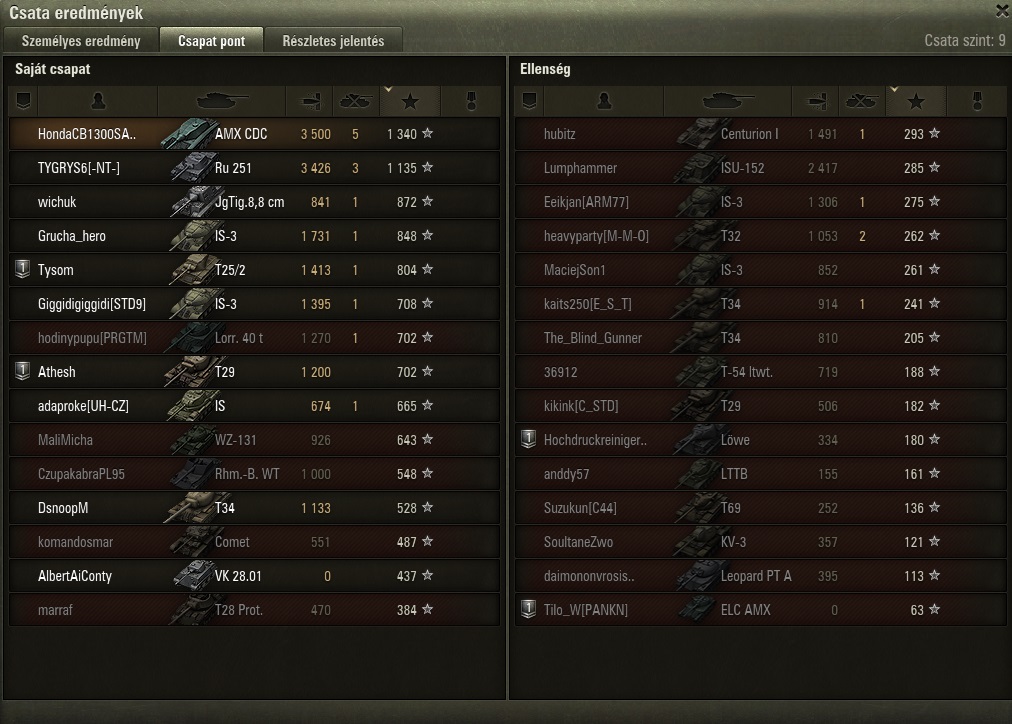Select the Csapat pont tab
1012x724 pixels.
point(210,41)
